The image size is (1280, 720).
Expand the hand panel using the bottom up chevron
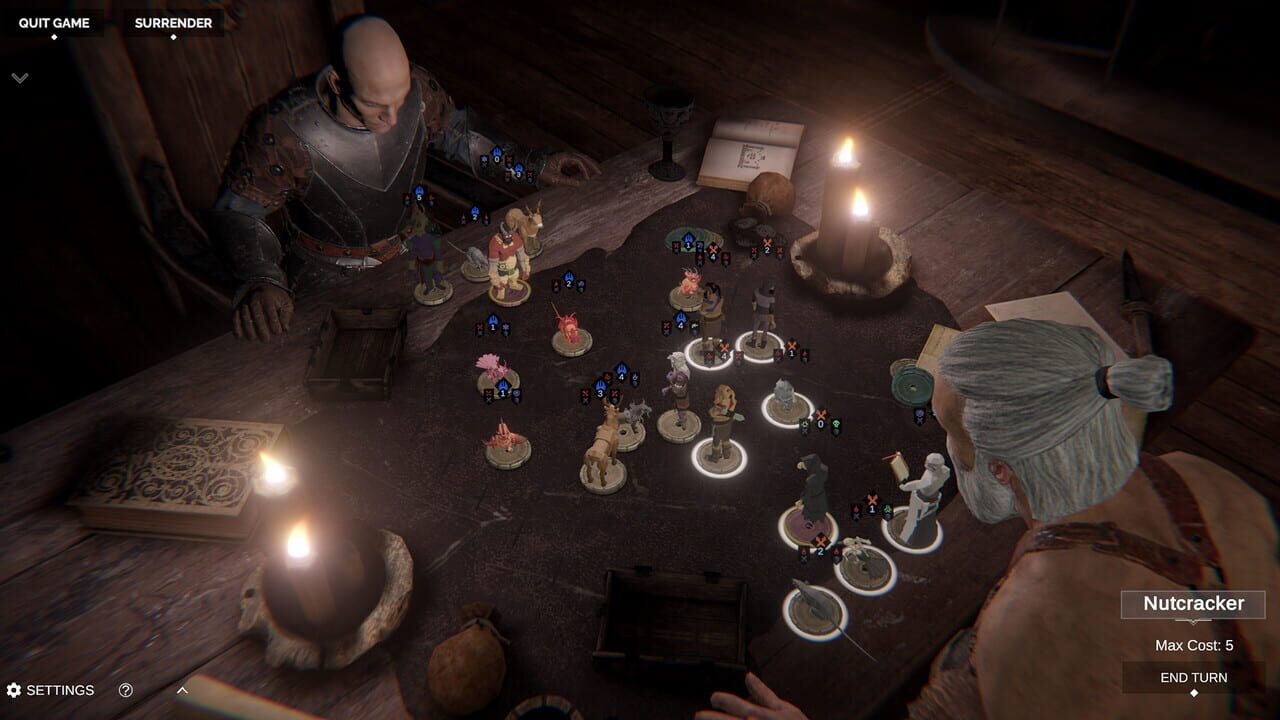(x=181, y=689)
